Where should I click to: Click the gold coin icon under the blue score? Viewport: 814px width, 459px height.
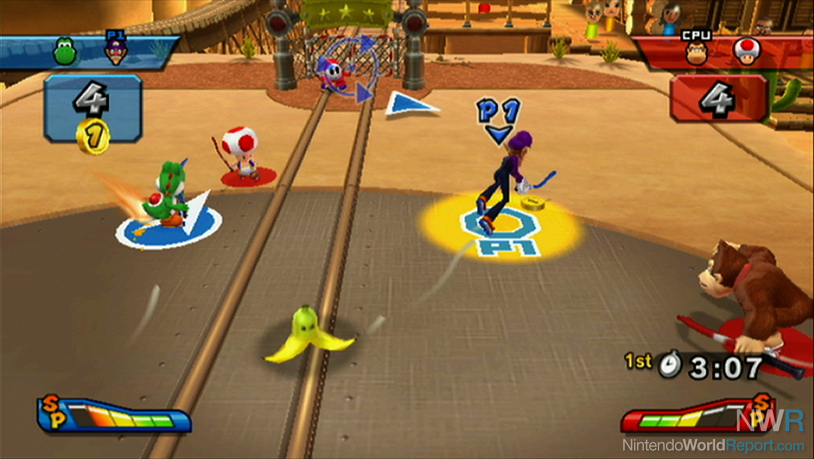[x=92, y=135]
